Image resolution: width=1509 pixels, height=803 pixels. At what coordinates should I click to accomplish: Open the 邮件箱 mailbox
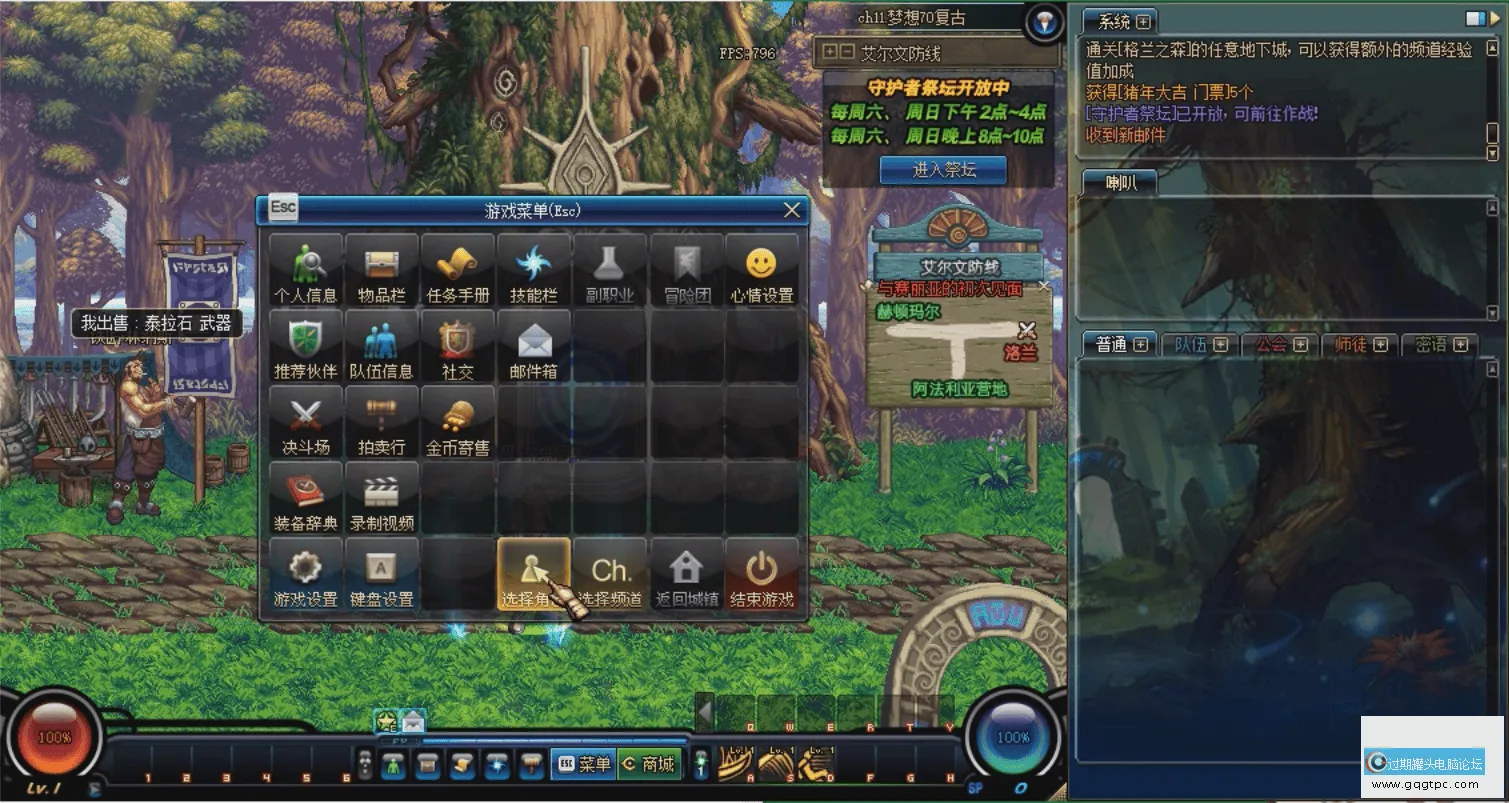pyautogui.click(x=534, y=346)
